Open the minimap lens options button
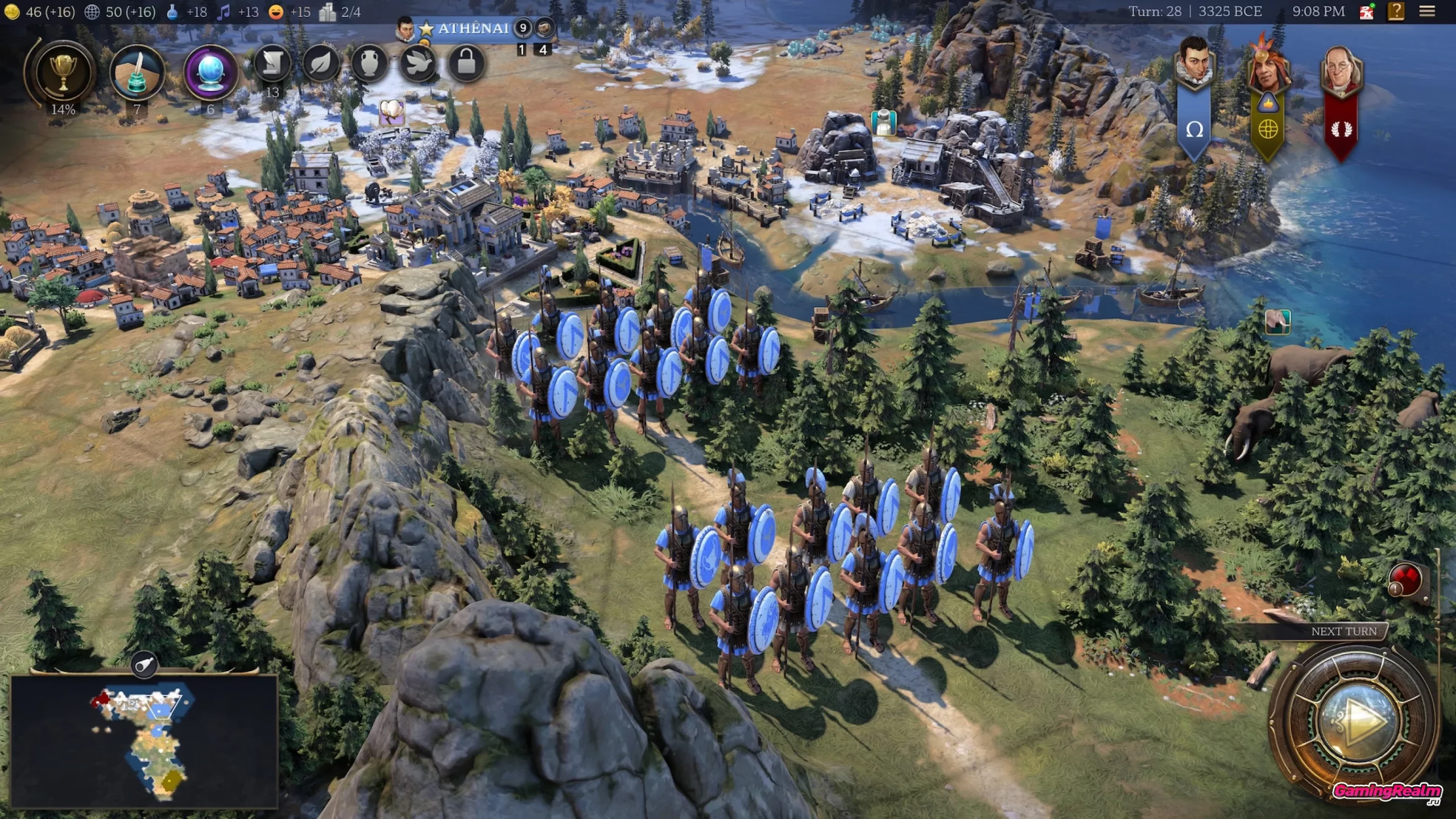The width and height of the screenshot is (1456, 819). (x=144, y=664)
